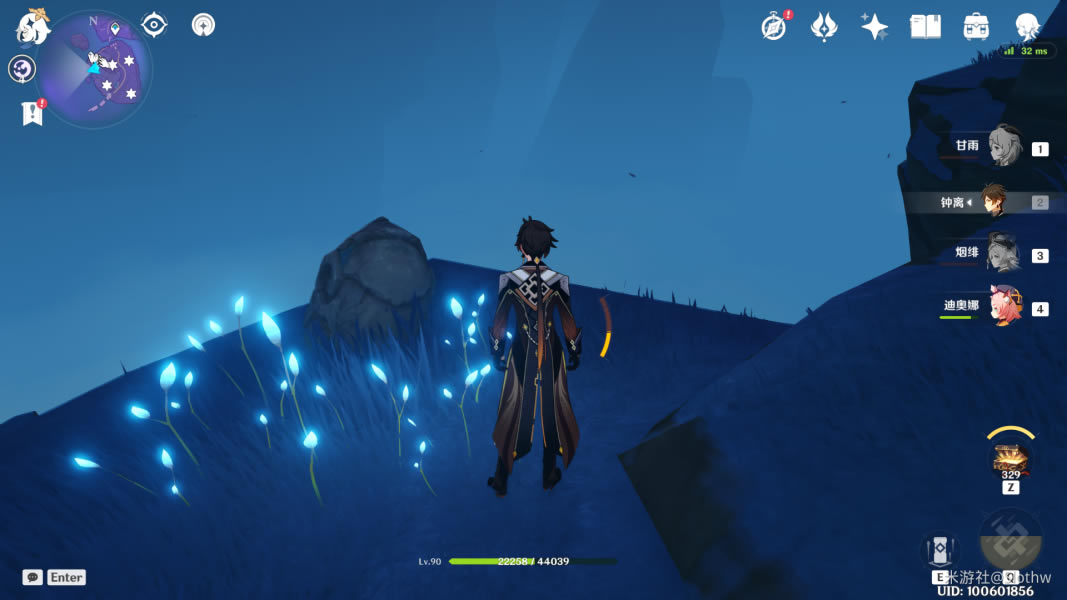The width and height of the screenshot is (1067, 600).
Task: Open the purple swirl event icon
Action: (22, 69)
